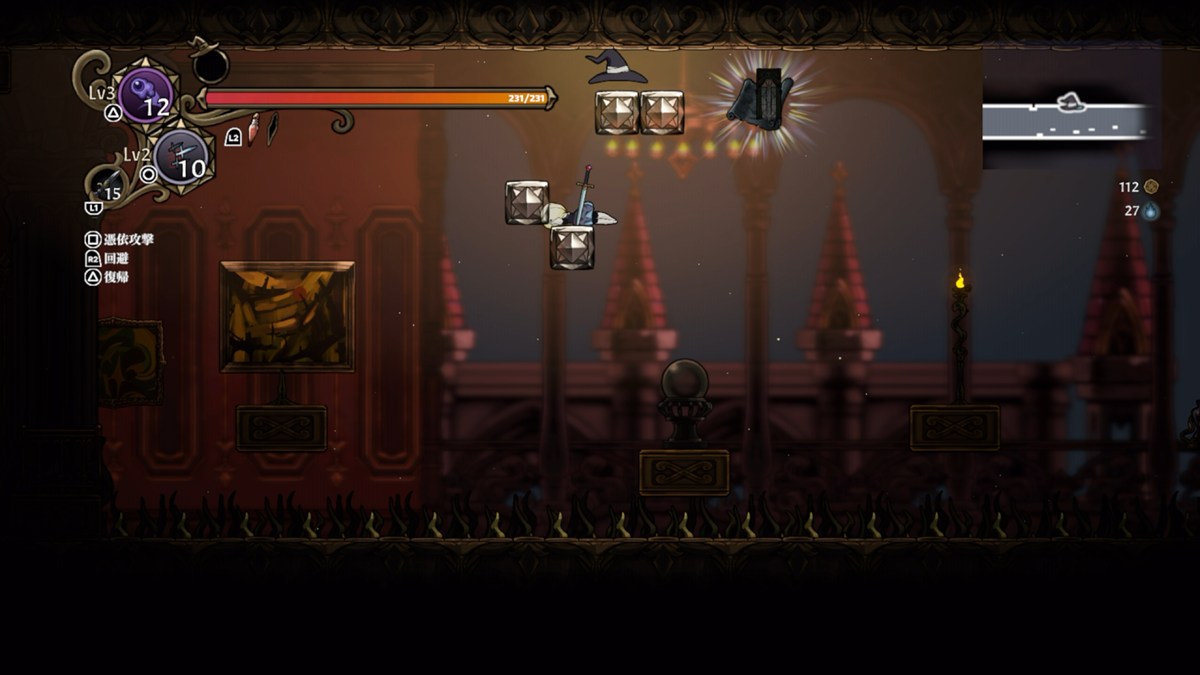Click the witch hat portrait orb
Image resolution: width=1200 pixels, height=675 pixels.
point(210,65)
